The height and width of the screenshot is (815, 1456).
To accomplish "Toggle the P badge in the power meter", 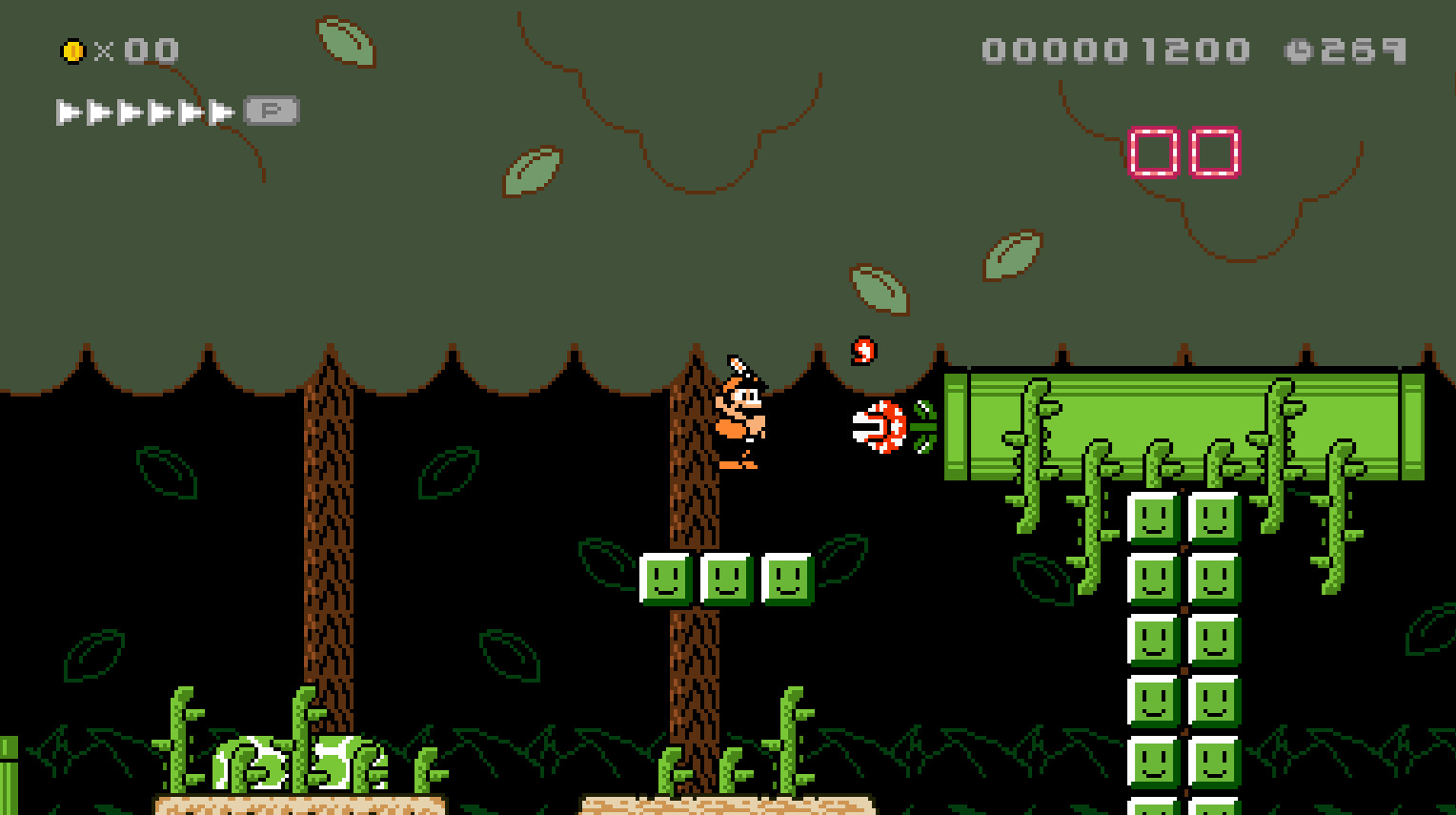I will [273, 110].
